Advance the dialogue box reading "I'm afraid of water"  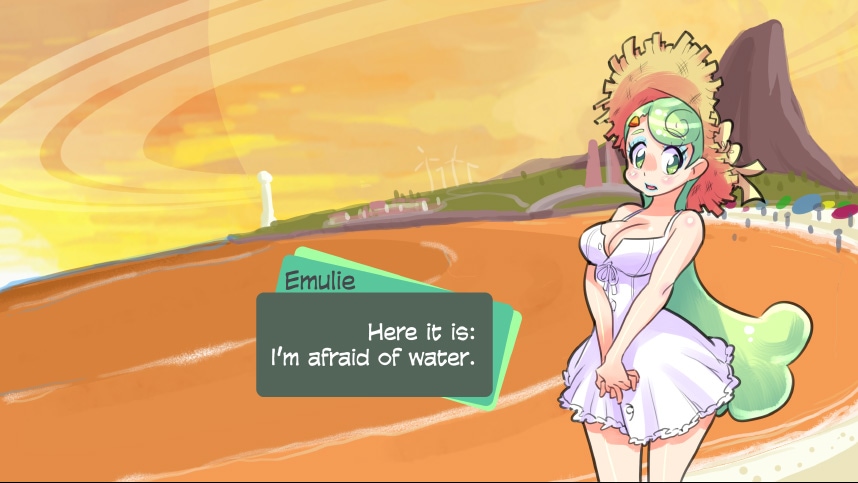374,344
